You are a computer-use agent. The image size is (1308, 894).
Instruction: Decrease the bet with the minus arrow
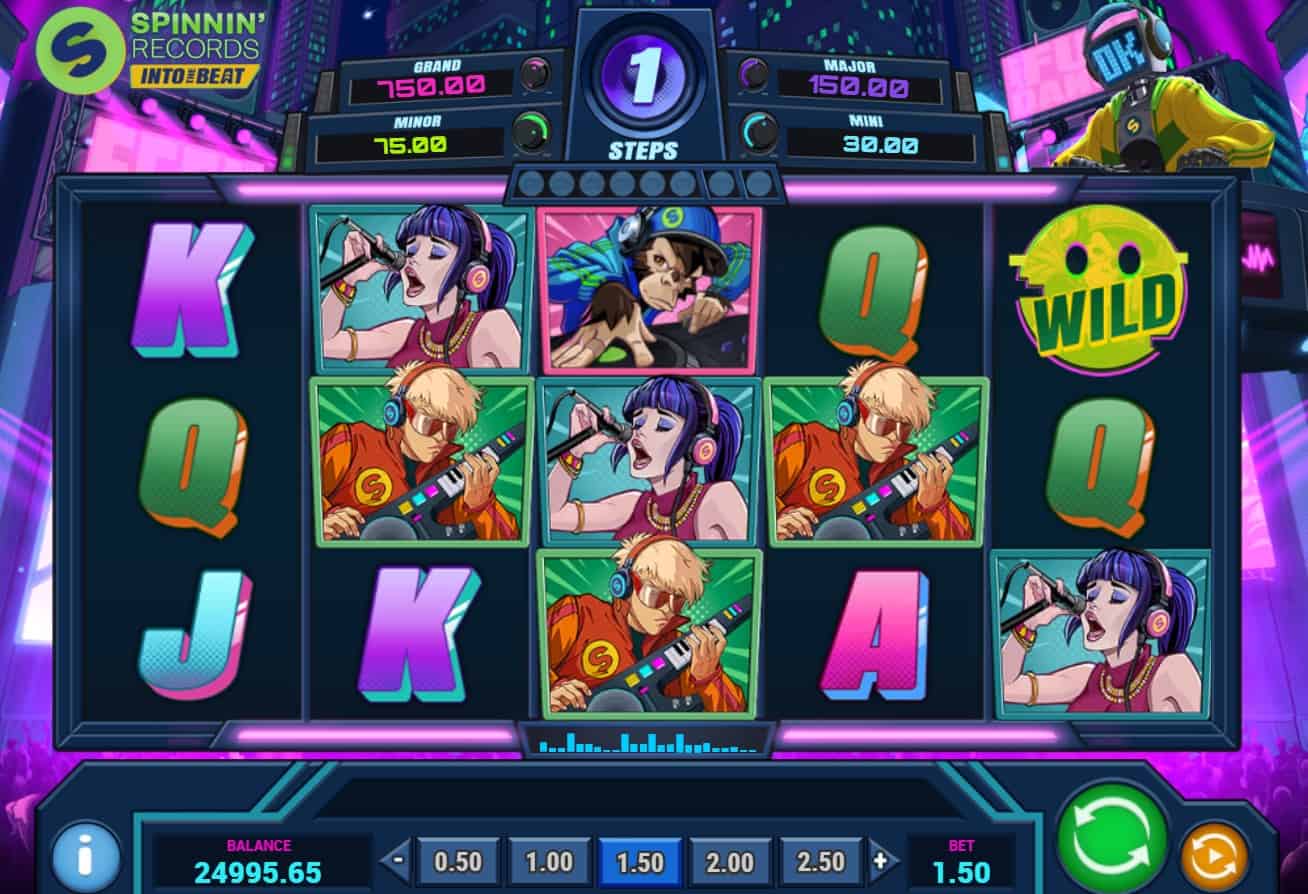pos(399,862)
